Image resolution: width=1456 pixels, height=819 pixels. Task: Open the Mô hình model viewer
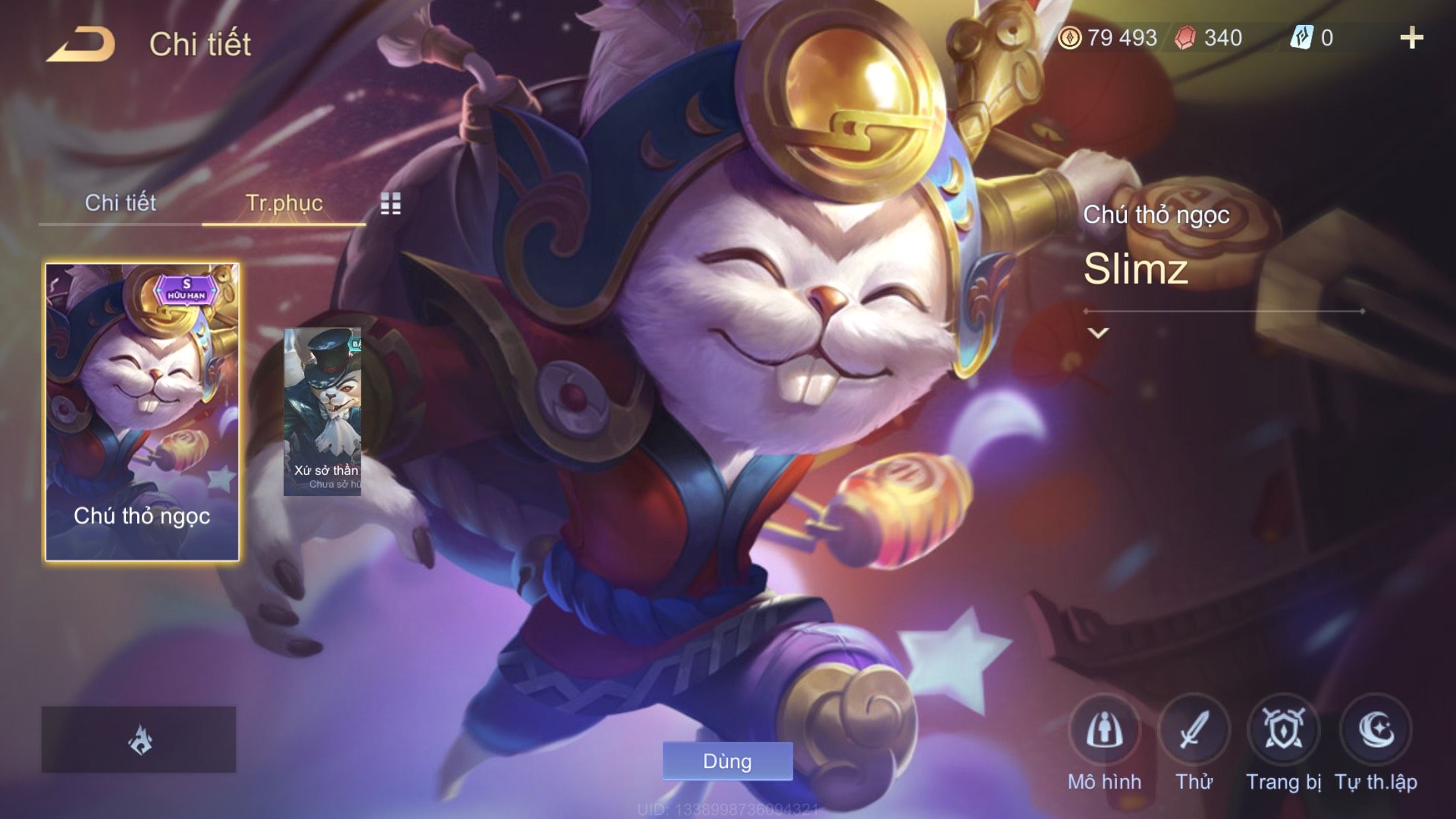coord(1105,731)
